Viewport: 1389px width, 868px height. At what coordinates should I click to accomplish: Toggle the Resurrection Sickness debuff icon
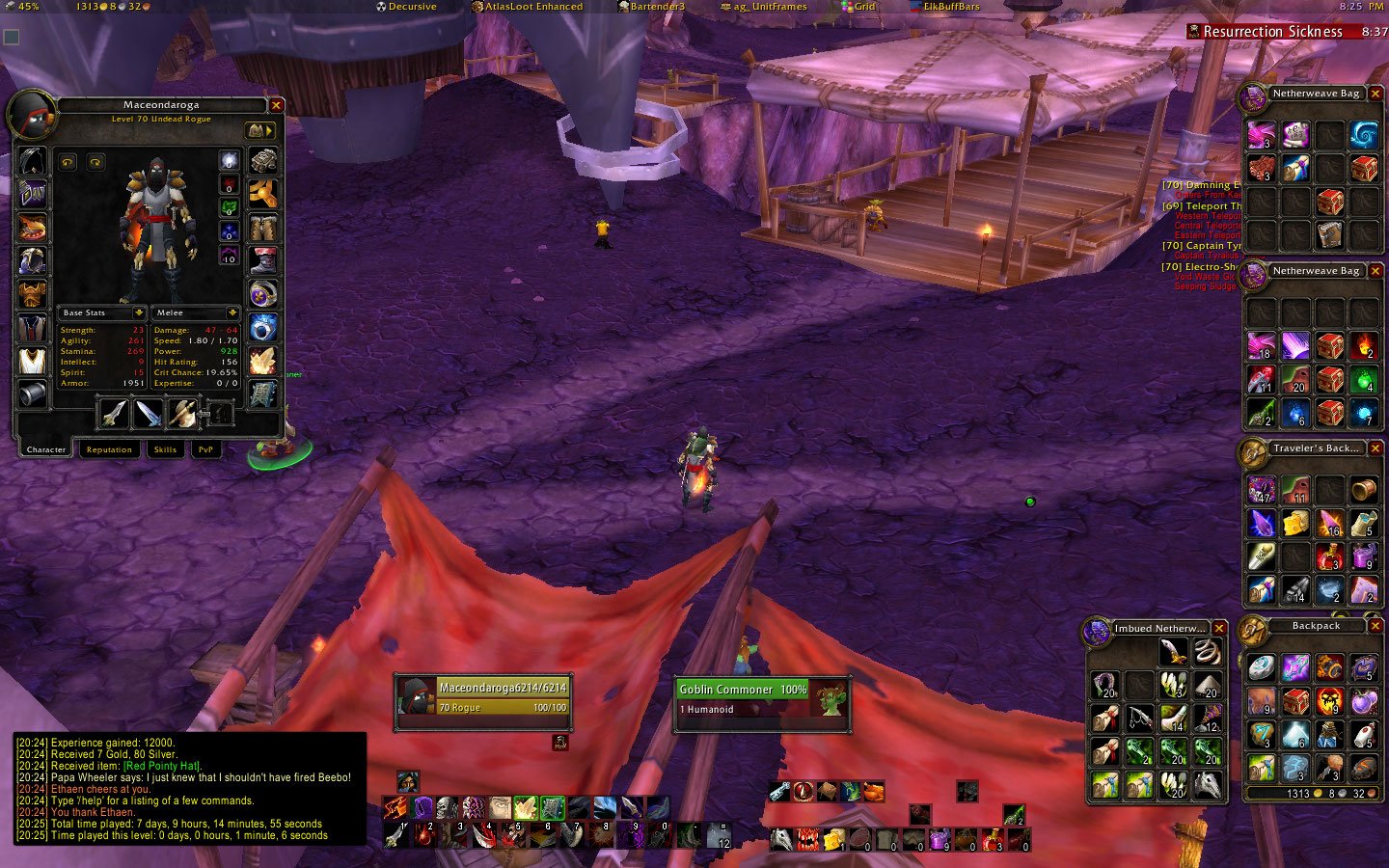tap(1193, 31)
